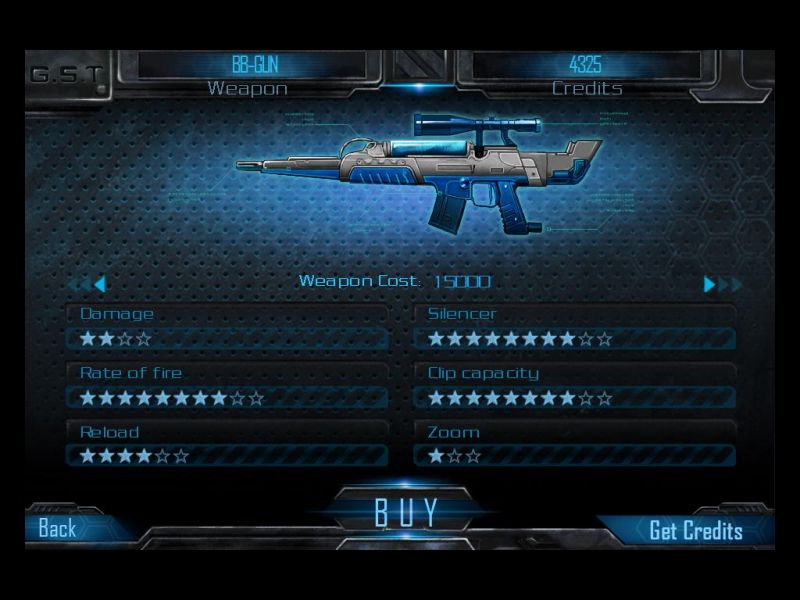
Task: Show the next weapon with right arrow
Action: point(711,284)
